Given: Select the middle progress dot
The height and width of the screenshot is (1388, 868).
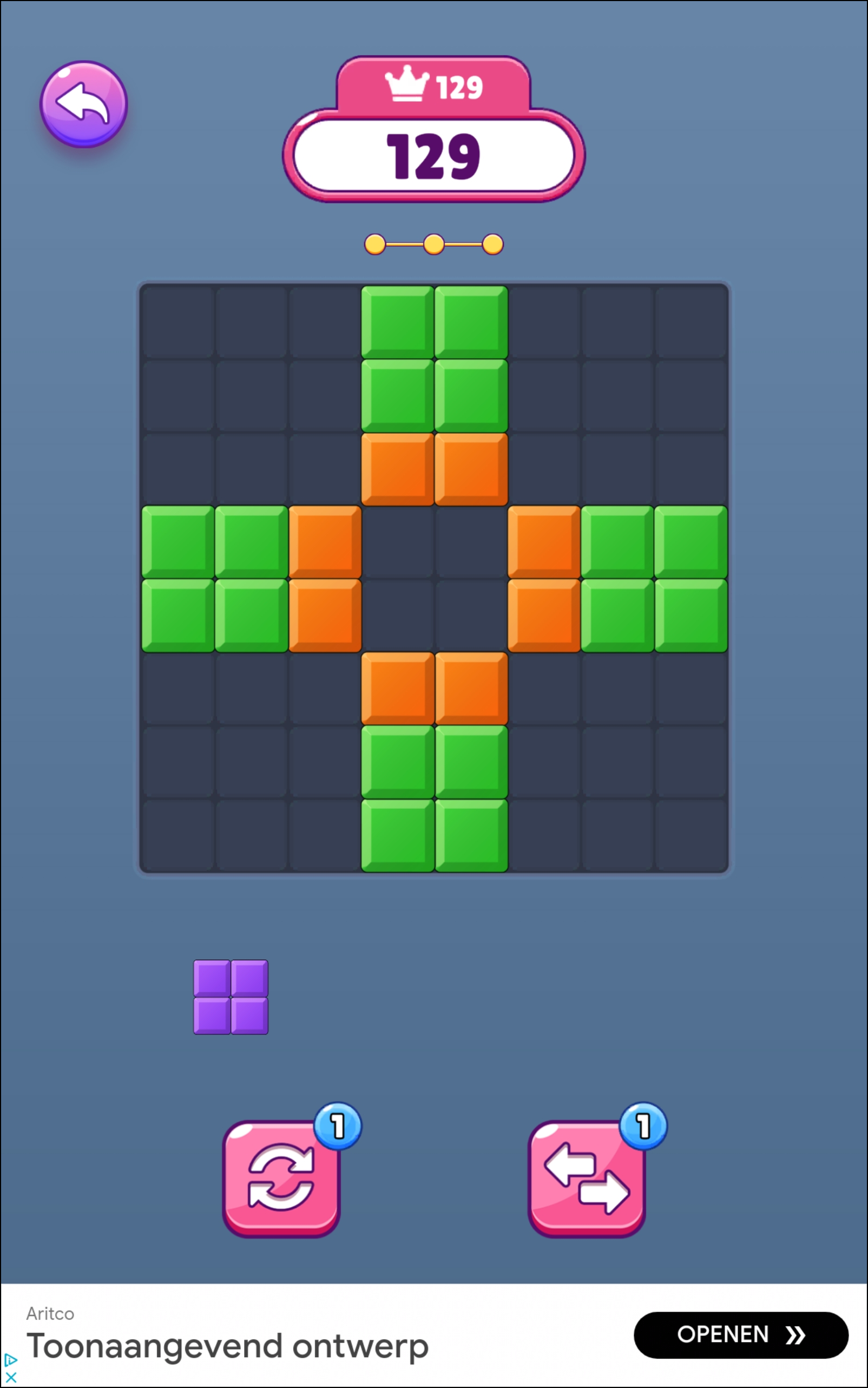Looking at the screenshot, I should coord(435,244).
